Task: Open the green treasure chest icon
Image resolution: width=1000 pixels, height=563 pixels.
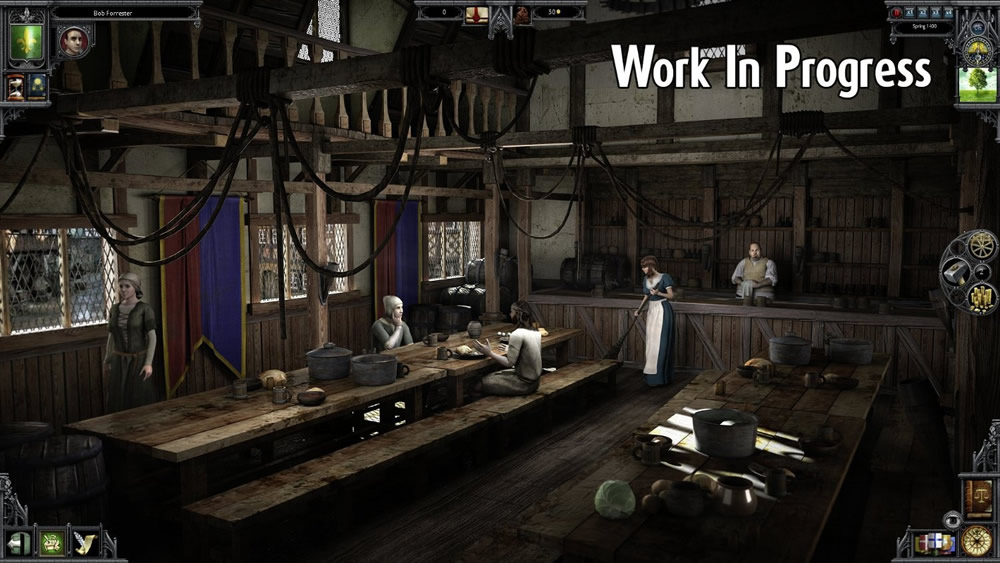Action: click(51, 543)
